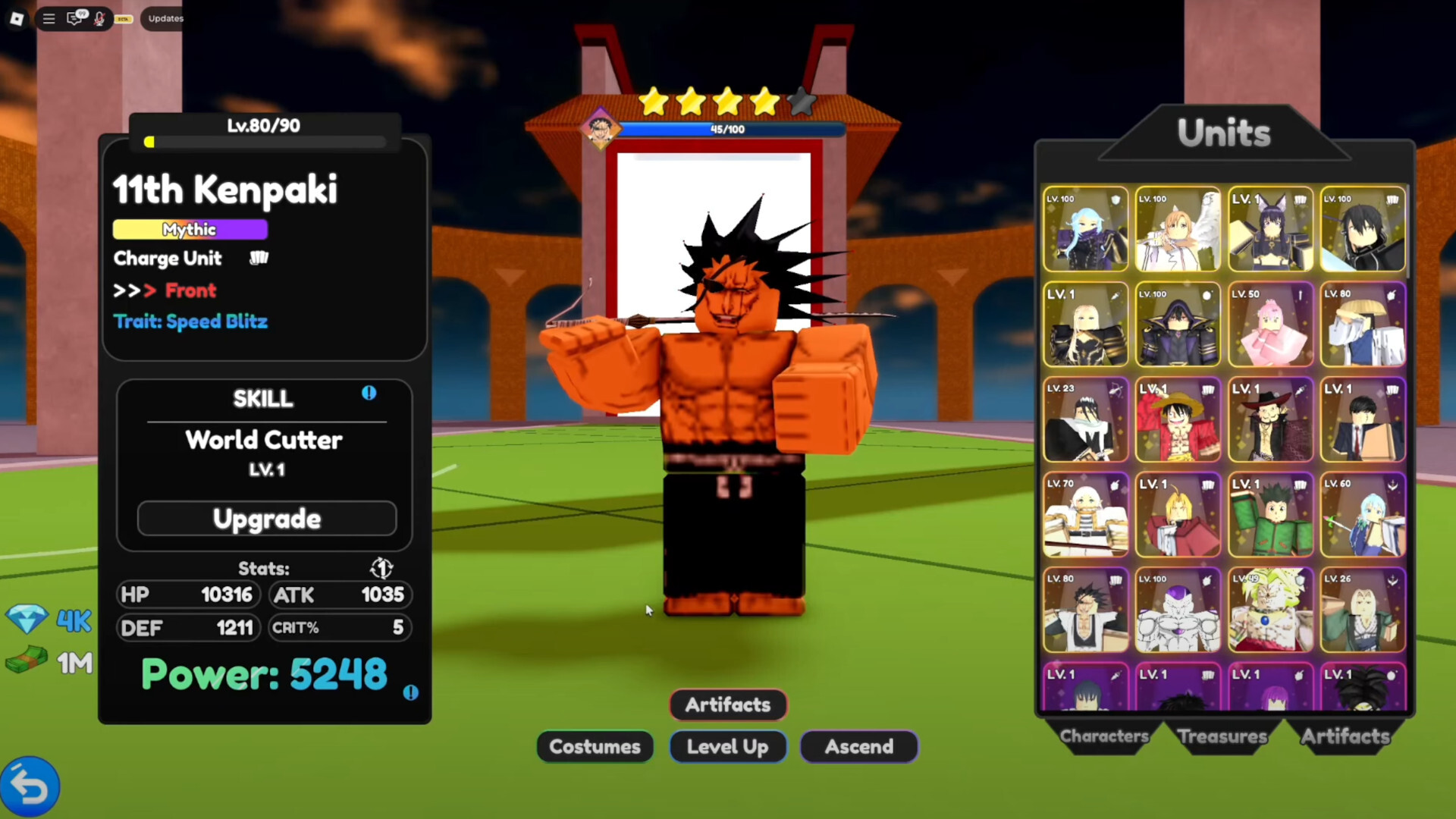The image size is (1456, 819).
Task: Pick the Lv. 23 black-and-white robed unit
Action: pos(1085,420)
